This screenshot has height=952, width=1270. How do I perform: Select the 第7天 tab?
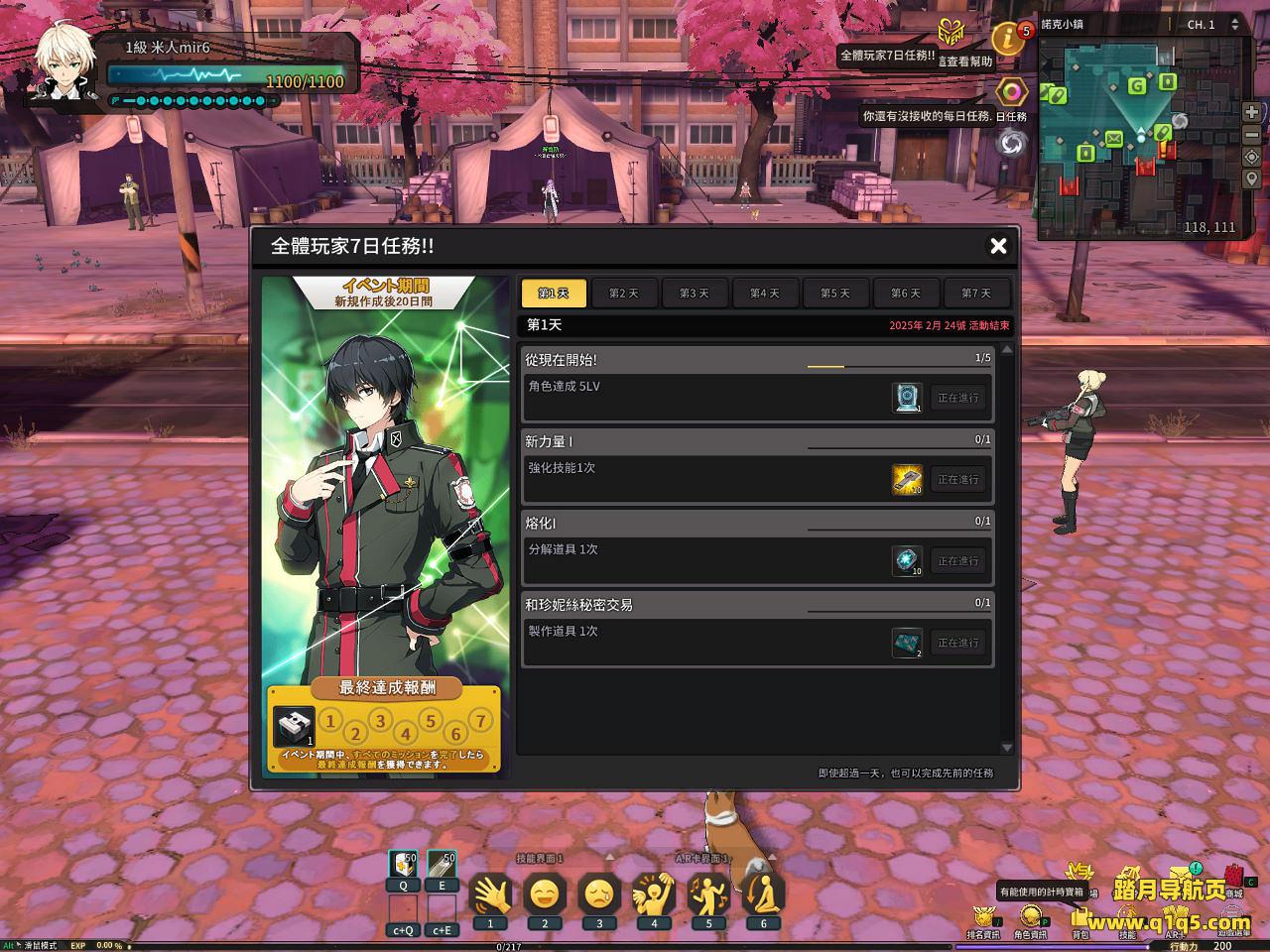(x=976, y=294)
